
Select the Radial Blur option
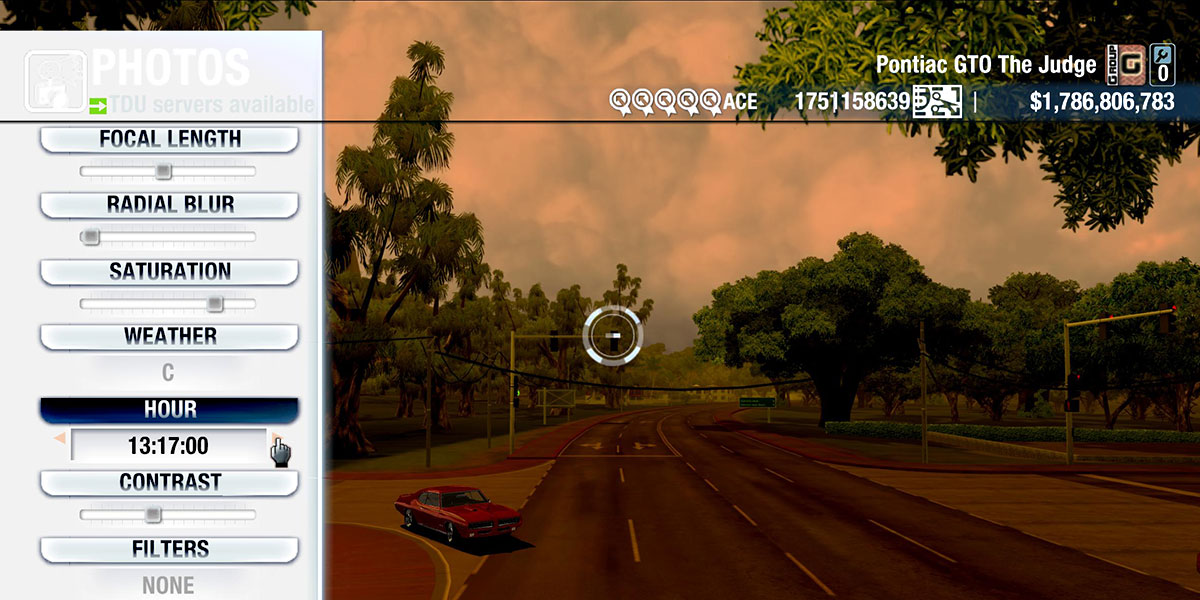[169, 205]
